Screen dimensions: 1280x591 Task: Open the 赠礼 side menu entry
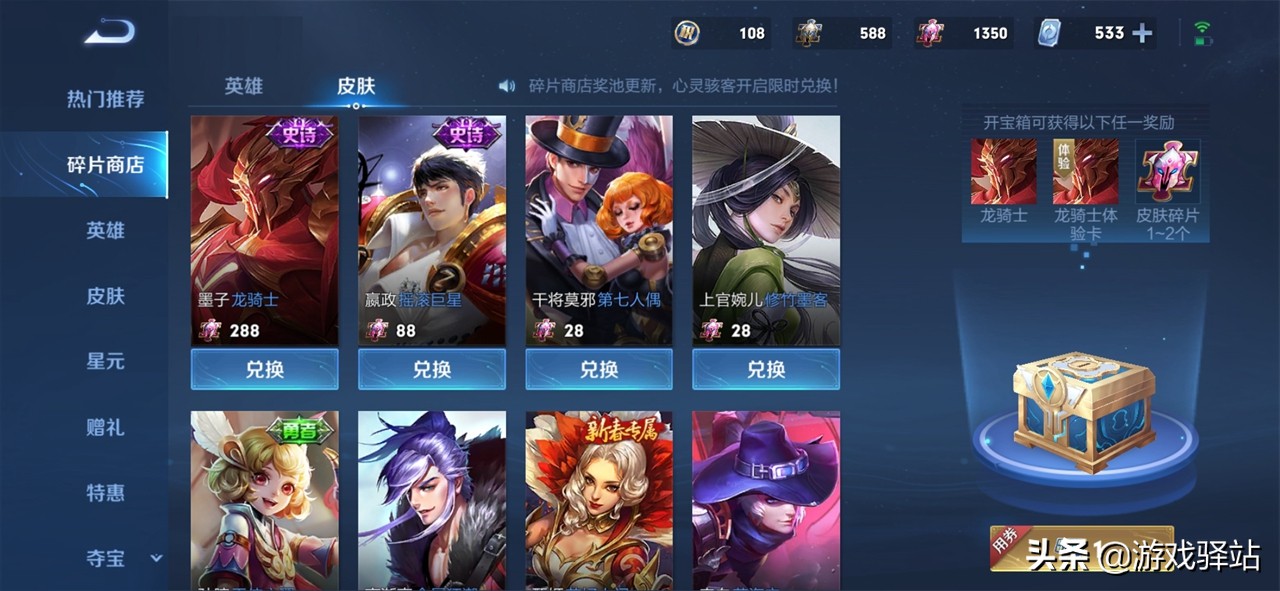pos(105,427)
